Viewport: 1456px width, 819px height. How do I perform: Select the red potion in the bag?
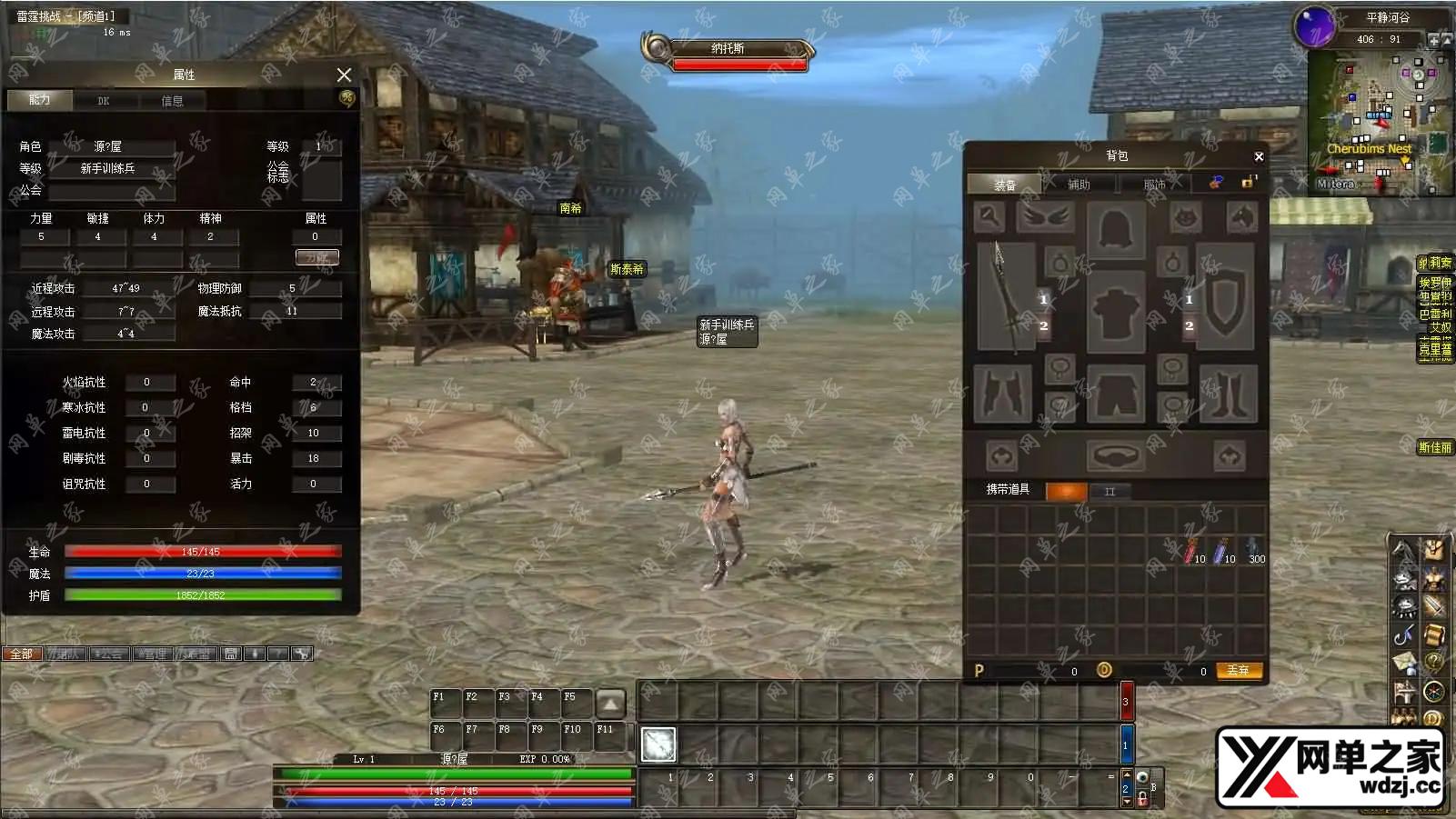click(x=1191, y=551)
